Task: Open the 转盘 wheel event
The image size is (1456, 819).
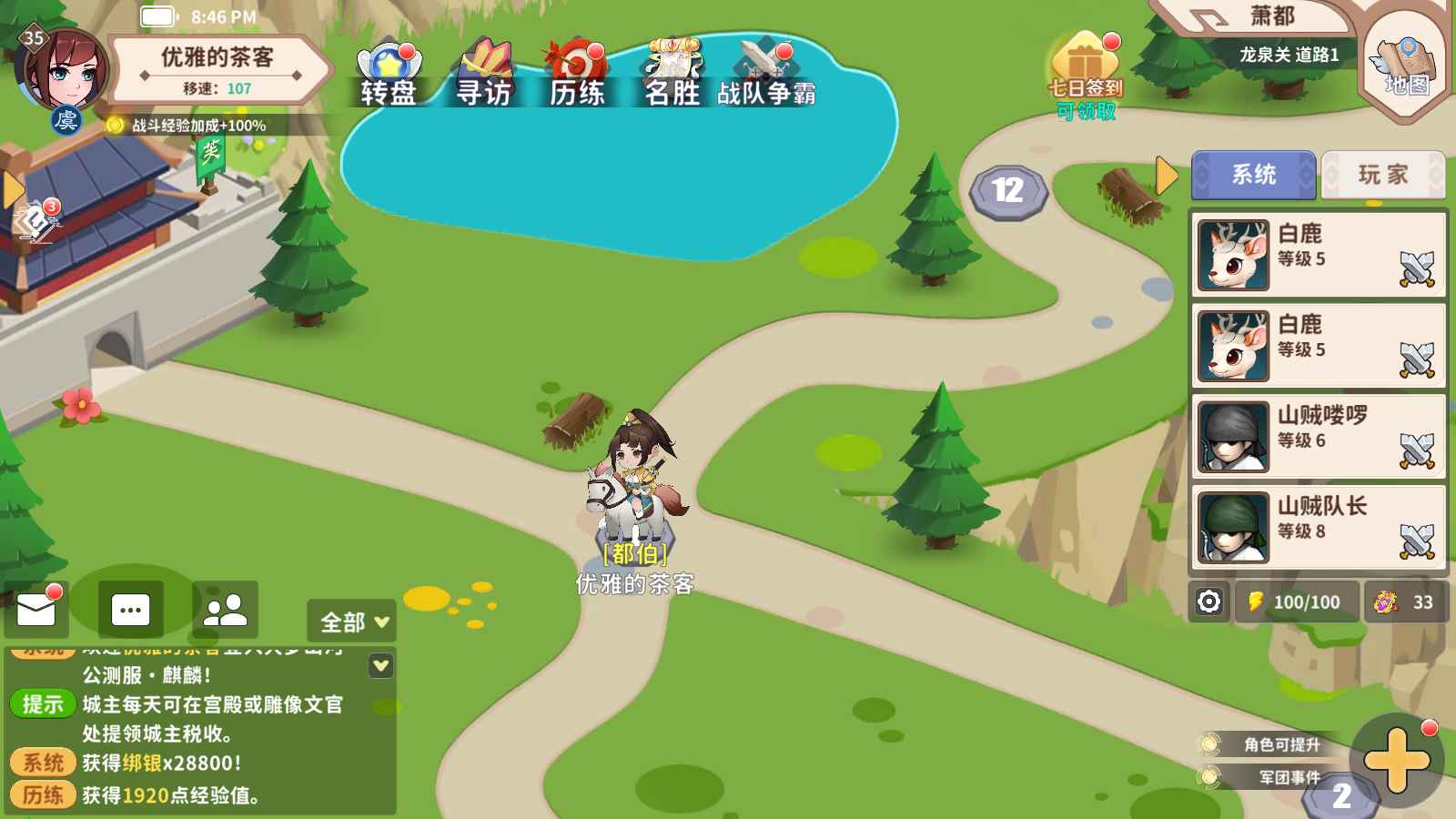Action: pyautogui.click(x=389, y=74)
